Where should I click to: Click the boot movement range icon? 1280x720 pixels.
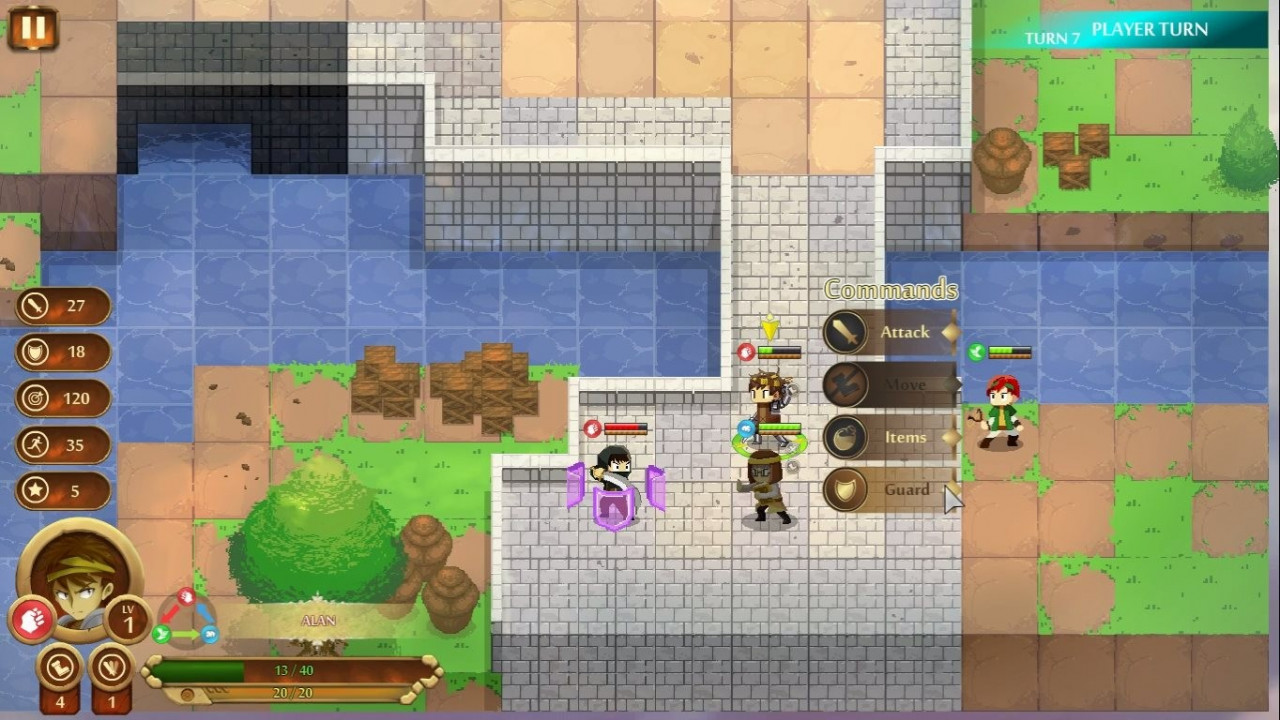tap(60, 667)
